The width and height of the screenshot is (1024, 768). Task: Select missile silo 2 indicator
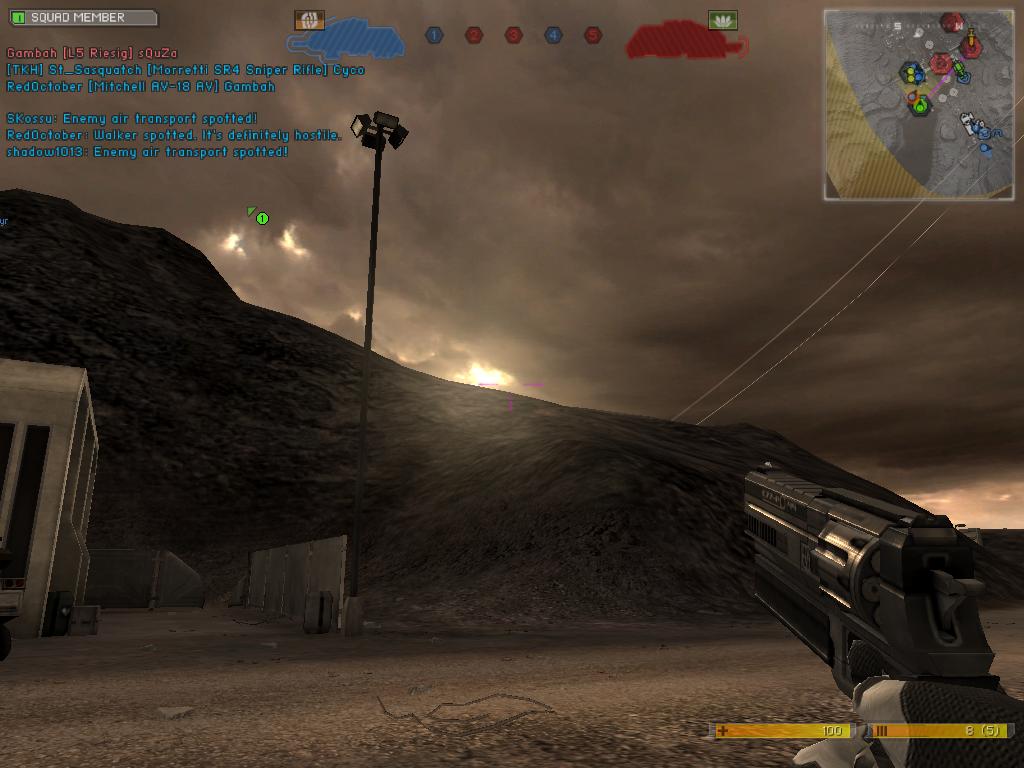pos(474,35)
